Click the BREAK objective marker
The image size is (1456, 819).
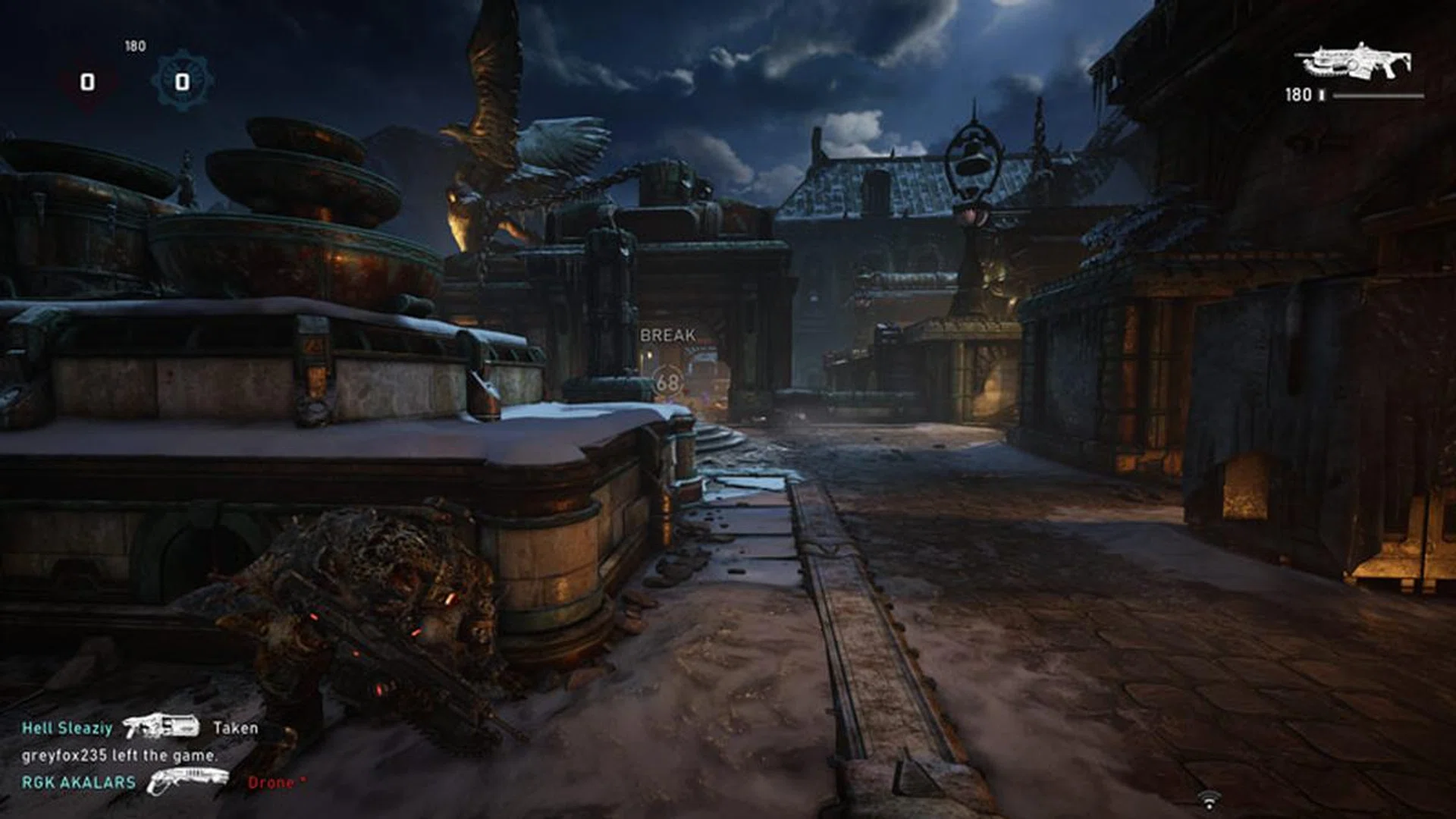(667, 335)
